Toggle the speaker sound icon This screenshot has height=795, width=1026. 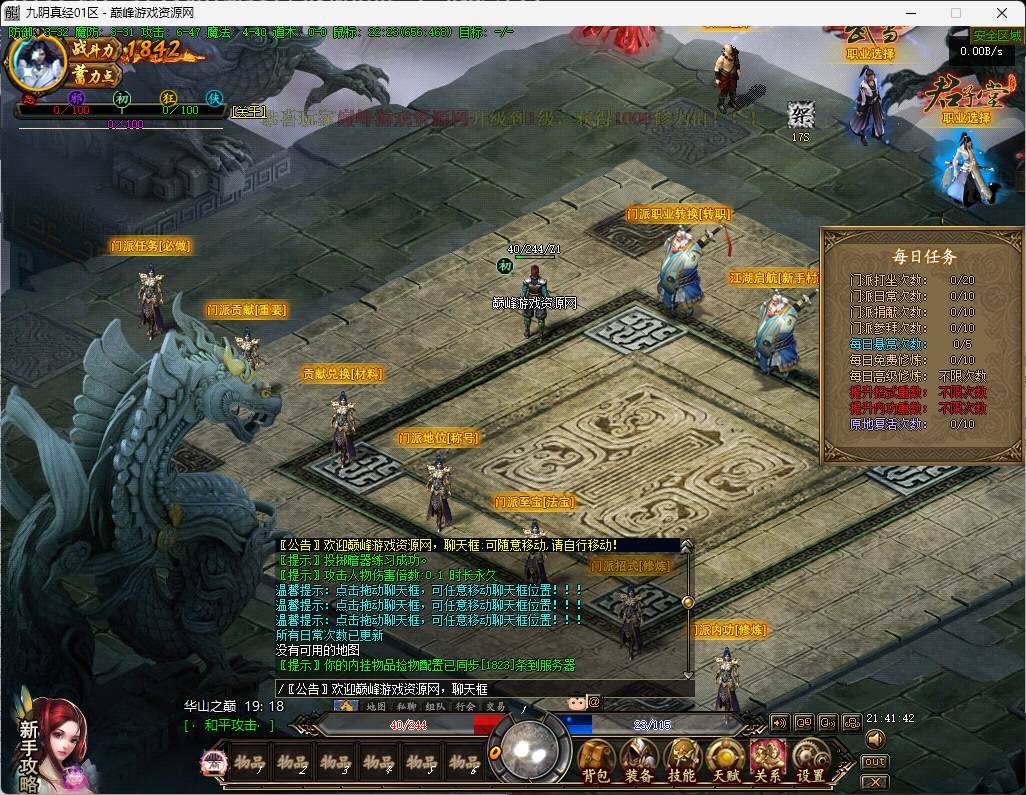click(875, 739)
